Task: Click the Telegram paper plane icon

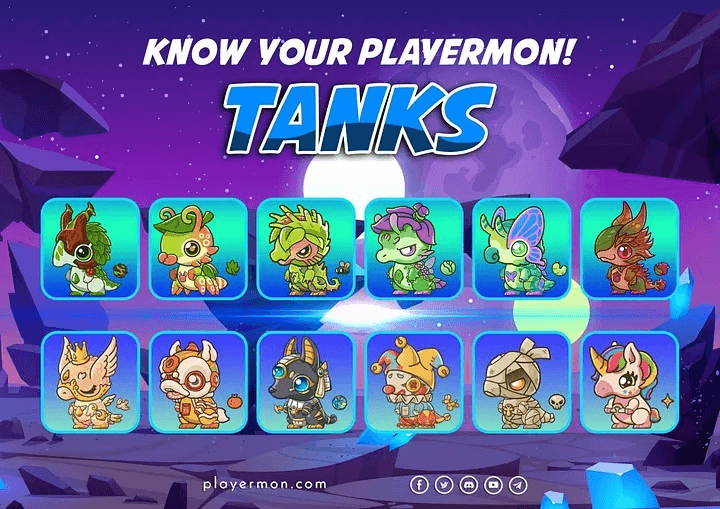Action: coord(517,485)
